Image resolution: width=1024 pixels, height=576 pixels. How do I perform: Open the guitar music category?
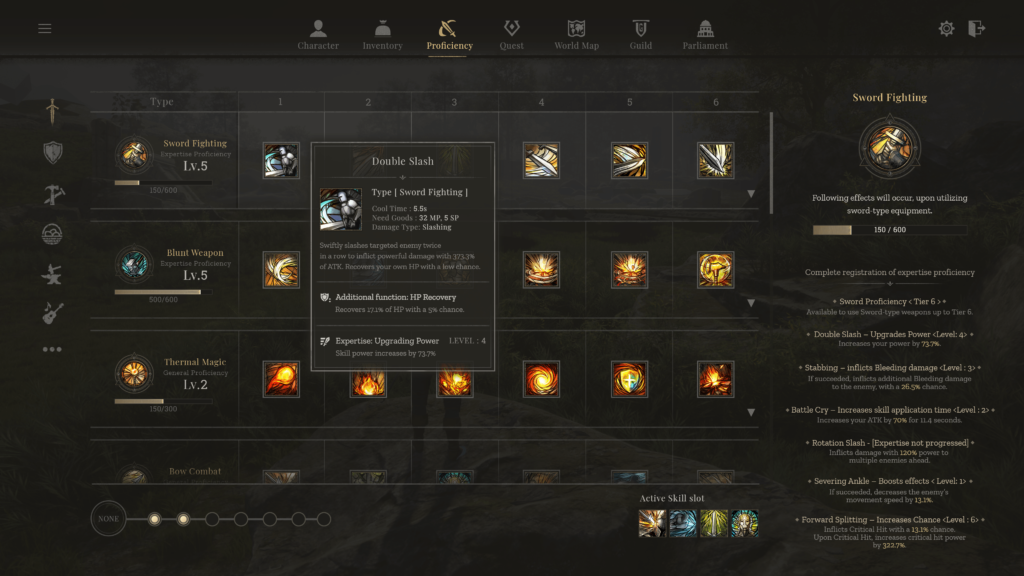pos(53,313)
